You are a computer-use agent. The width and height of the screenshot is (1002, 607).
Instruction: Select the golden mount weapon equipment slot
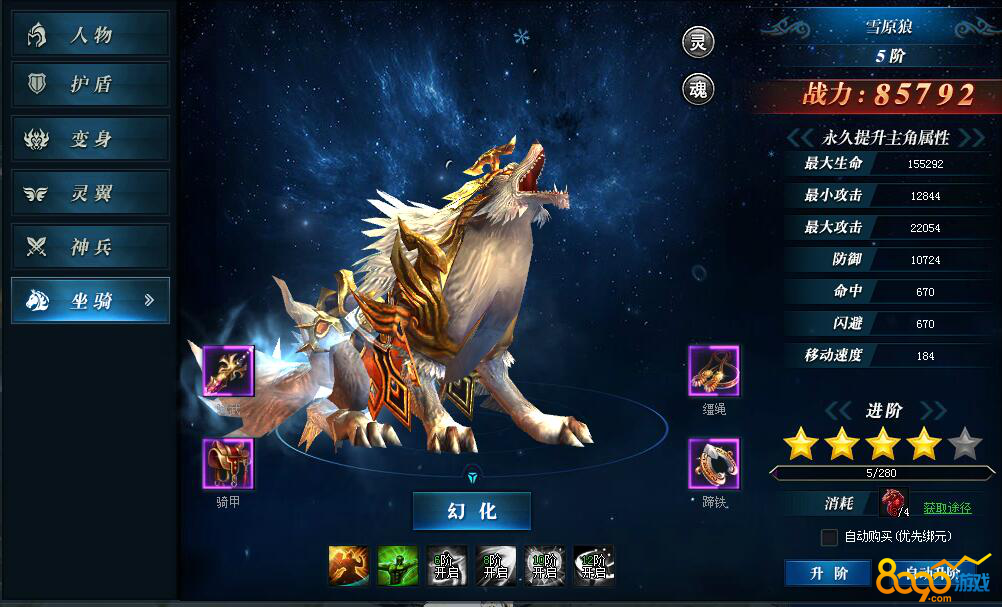(228, 371)
